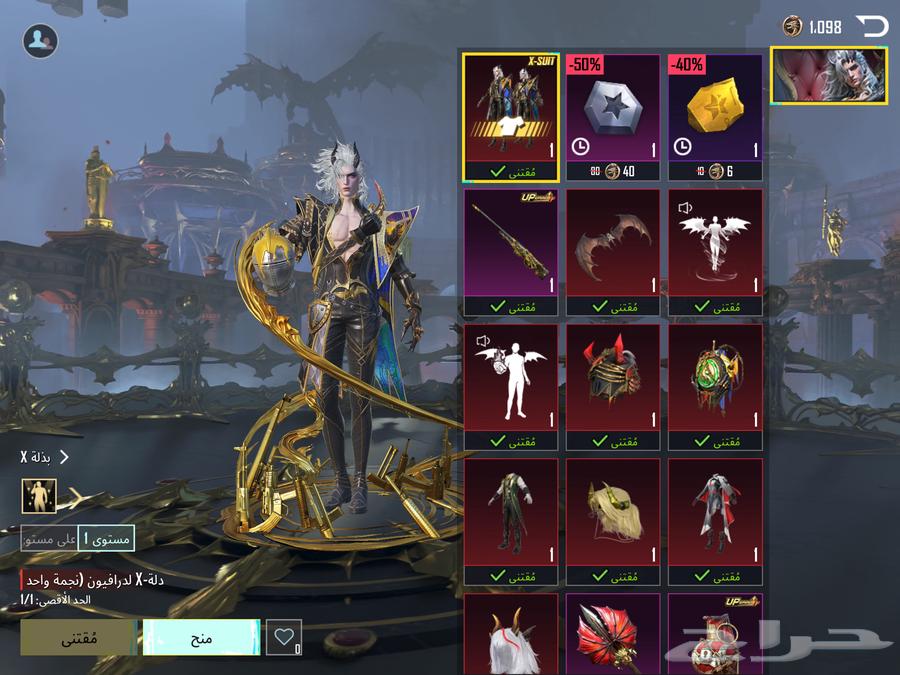The height and width of the screenshot is (675, 900).
Task: Click the owned status button
Action: coord(79,637)
